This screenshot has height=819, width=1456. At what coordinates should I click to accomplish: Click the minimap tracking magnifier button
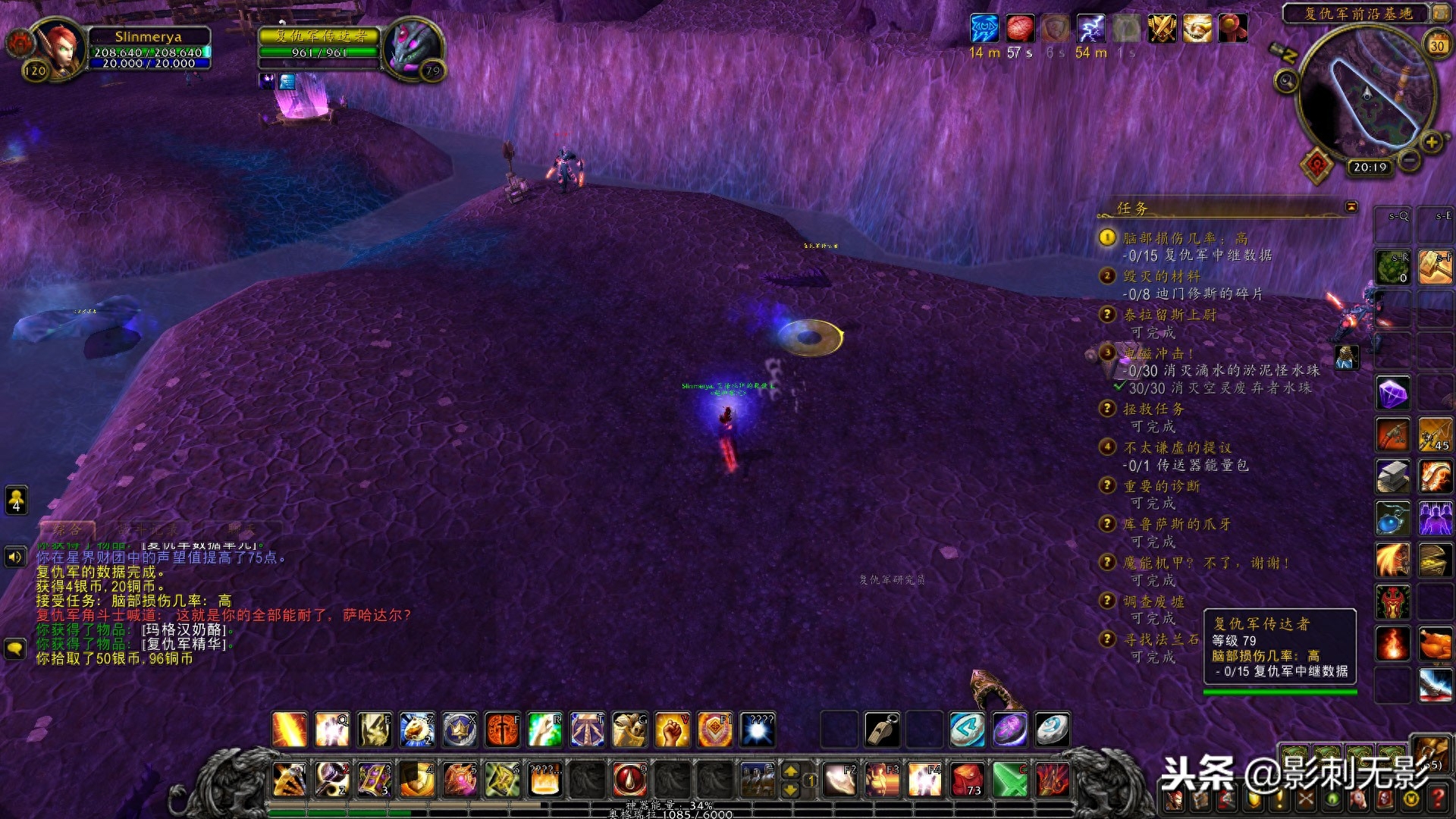1285,80
